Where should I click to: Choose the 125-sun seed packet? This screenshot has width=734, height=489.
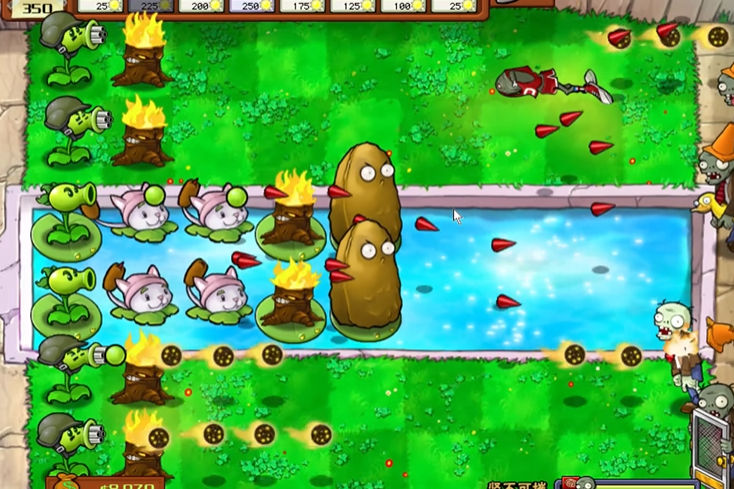pos(351,6)
